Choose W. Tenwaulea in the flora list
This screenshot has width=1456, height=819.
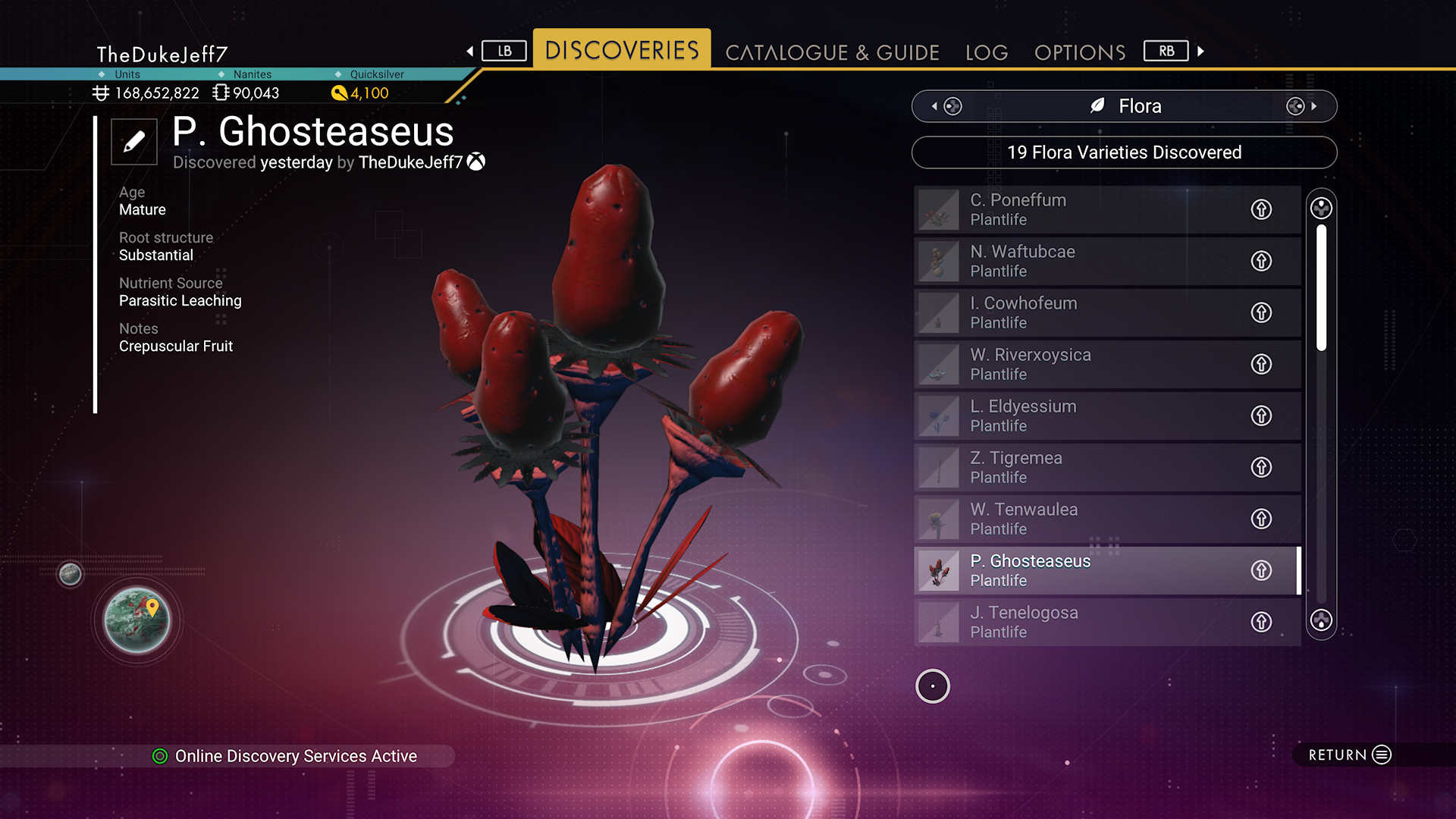[x=1077, y=519]
